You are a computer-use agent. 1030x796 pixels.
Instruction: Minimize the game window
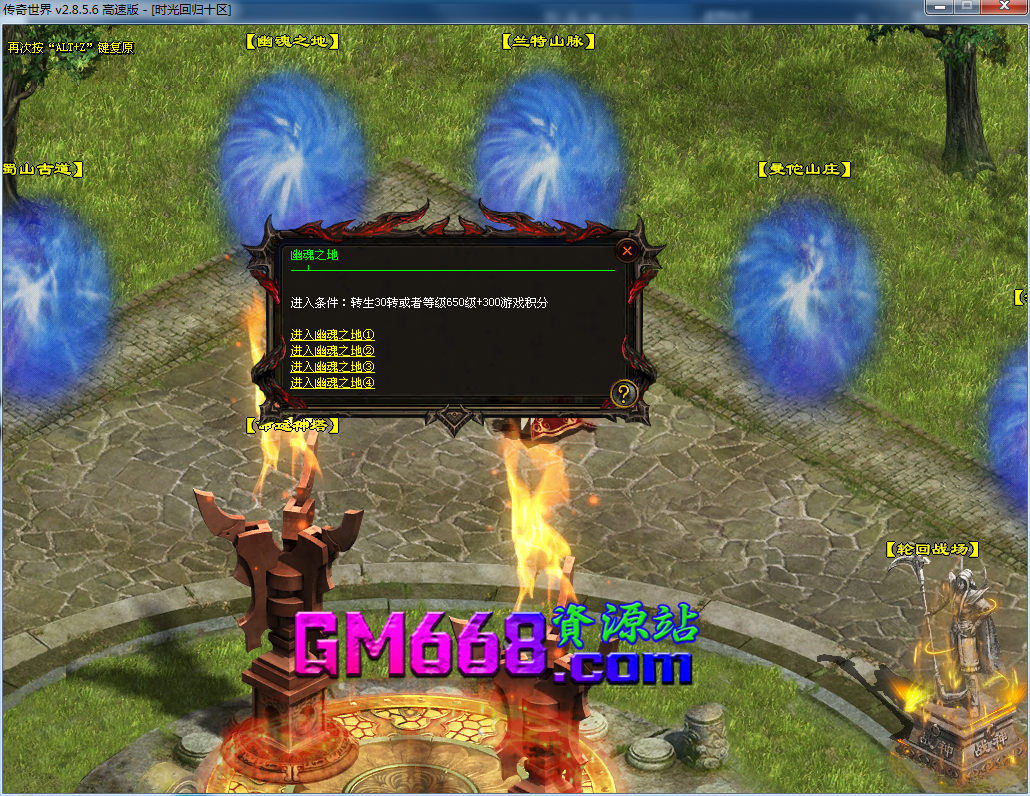click(939, 7)
